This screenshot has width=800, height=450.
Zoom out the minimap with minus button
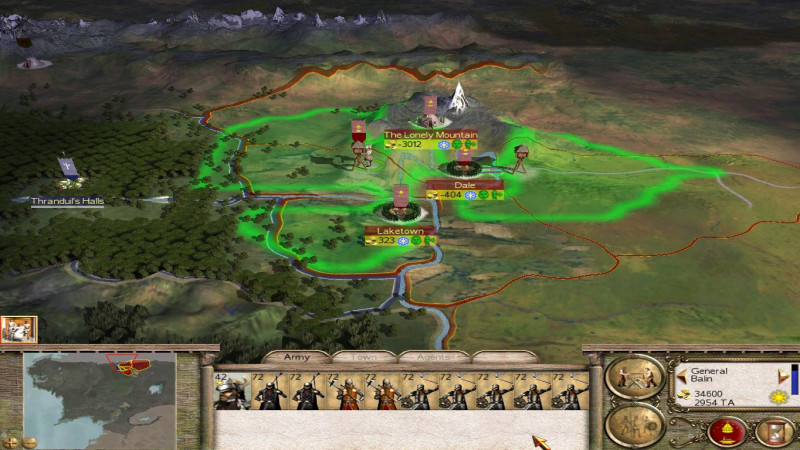[30, 441]
